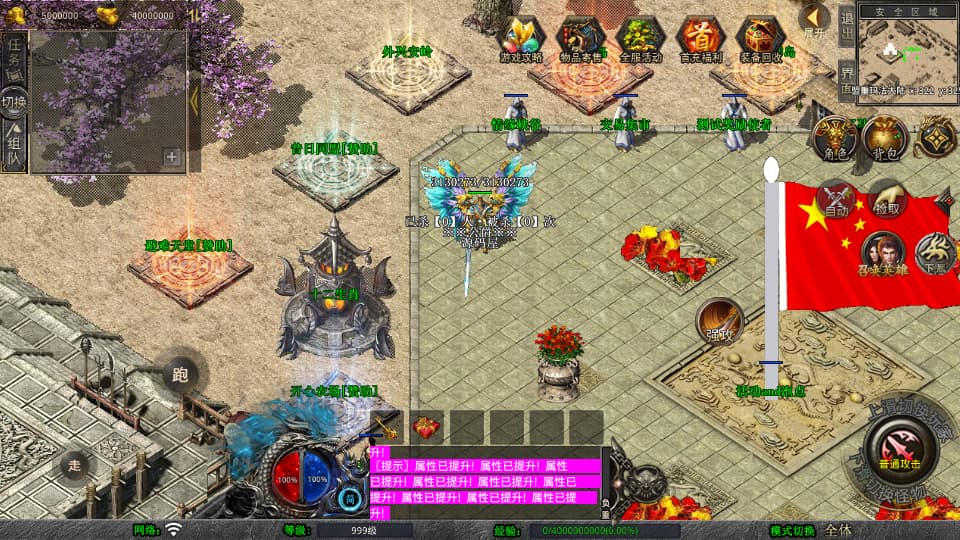960x540 pixels.
Task: Open the 游戏攻略 game guide icon
Action: coord(521,39)
